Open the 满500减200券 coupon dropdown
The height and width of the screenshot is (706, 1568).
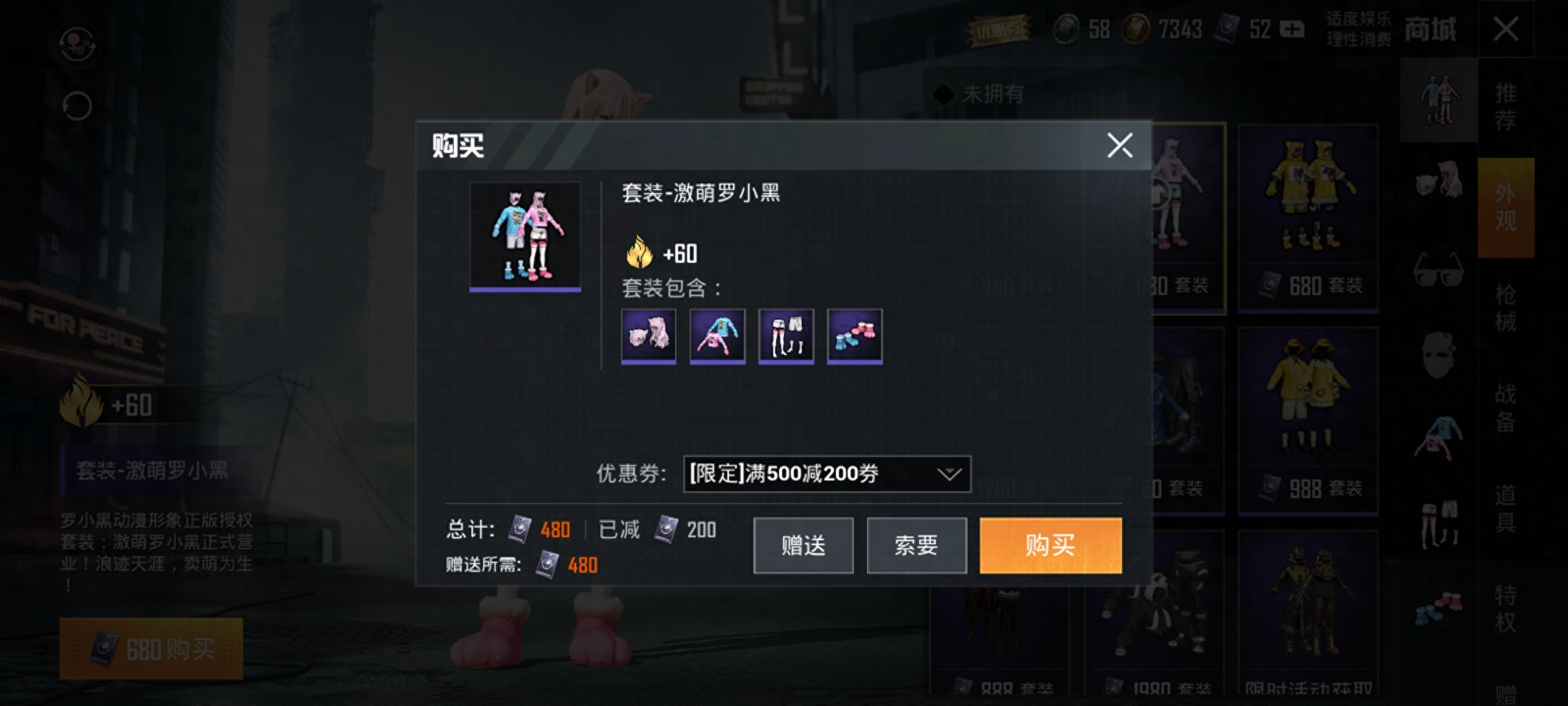click(x=825, y=473)
